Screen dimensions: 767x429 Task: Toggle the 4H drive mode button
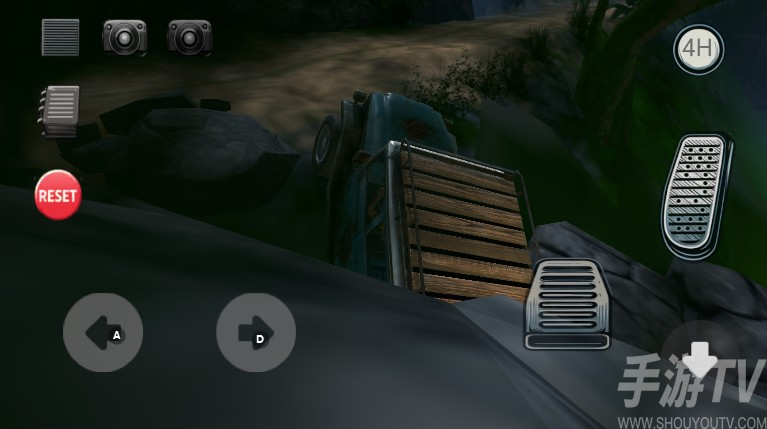coord(698,48)
